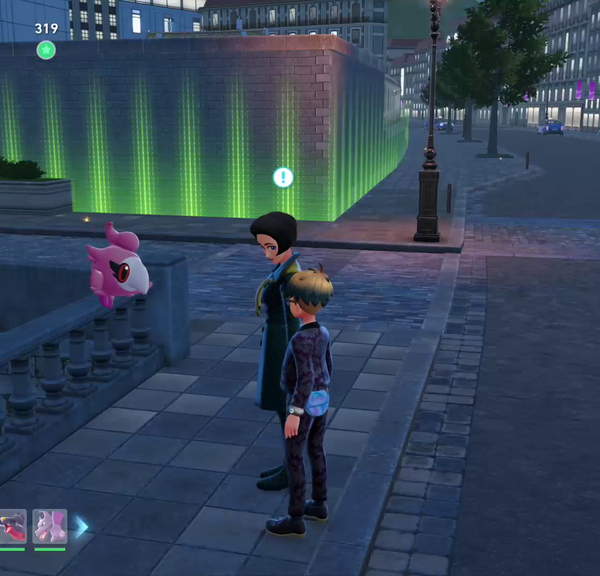
Task: Click the exclamation mark interaction bubble
Action: [x=283, y=177]
